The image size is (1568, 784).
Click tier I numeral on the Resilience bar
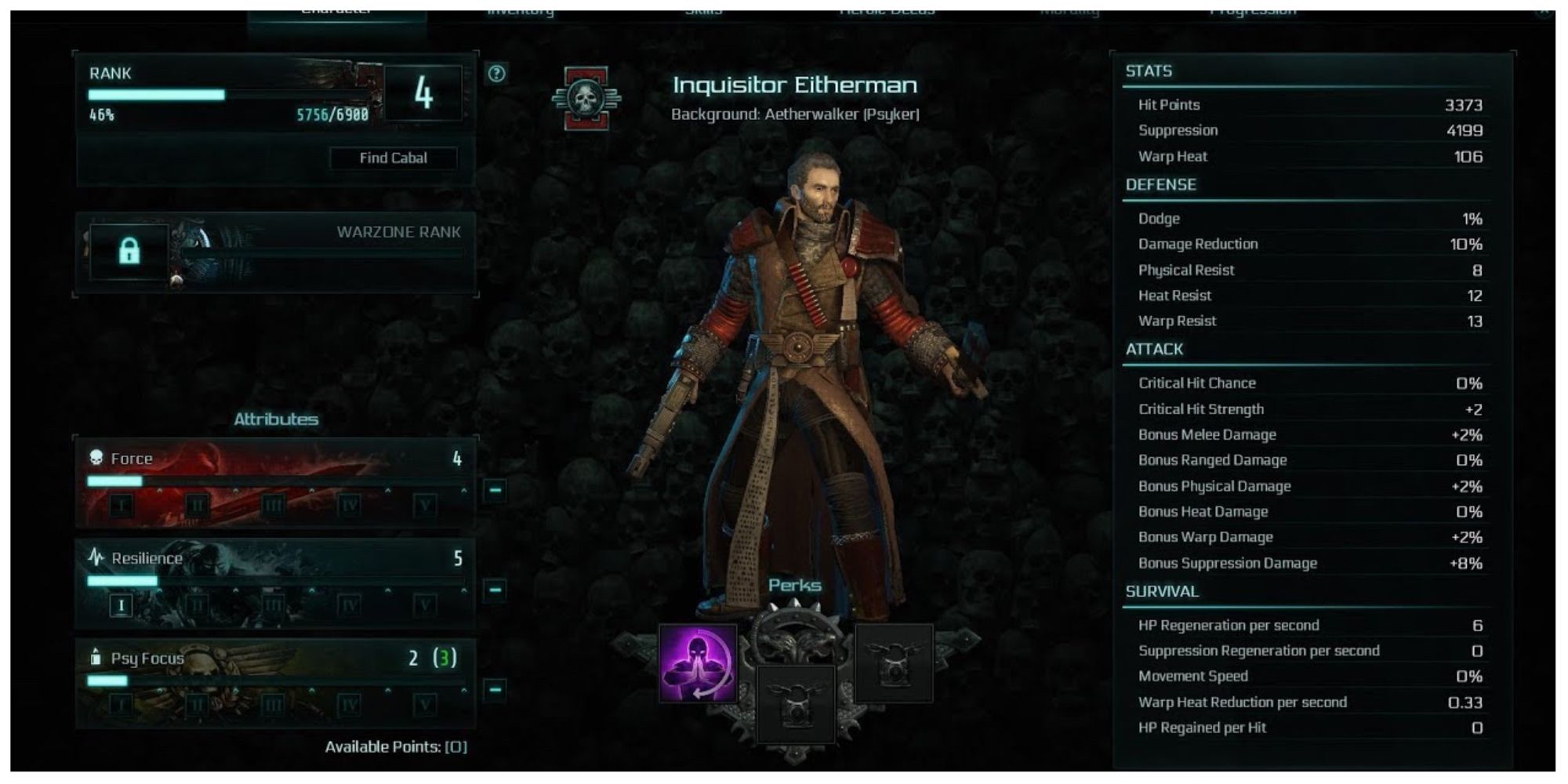[121, 605]
